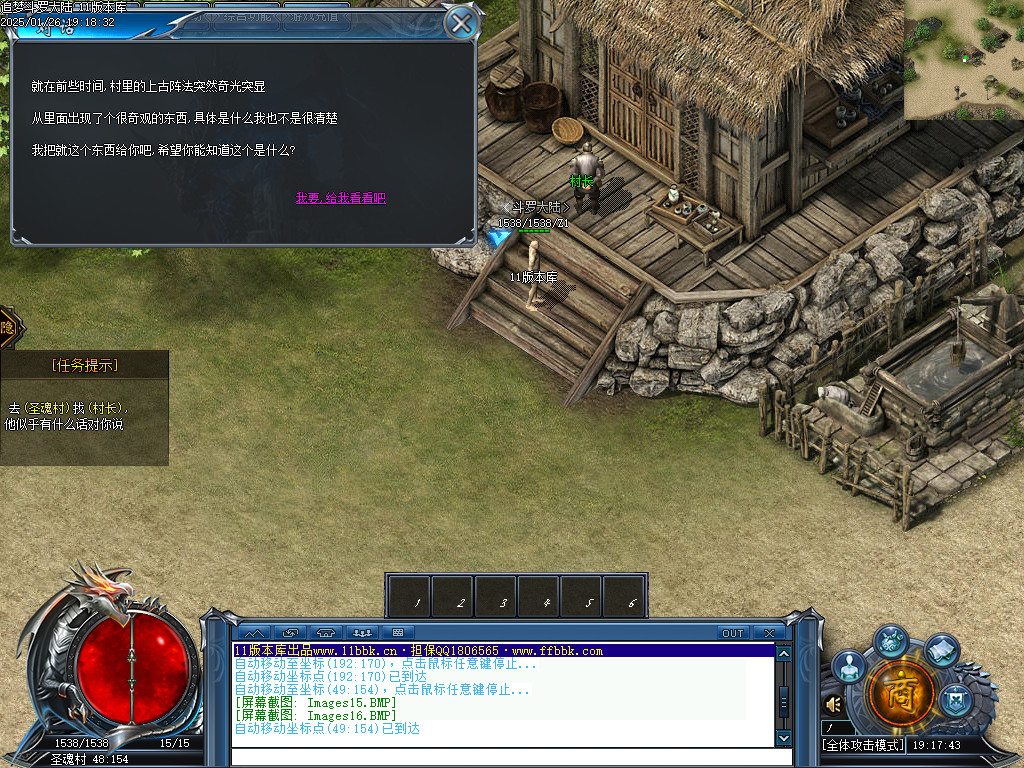The height and width of the screenshot is (768, 1024).
Task: Close the chat panel with its X
Action: point(769,633)
